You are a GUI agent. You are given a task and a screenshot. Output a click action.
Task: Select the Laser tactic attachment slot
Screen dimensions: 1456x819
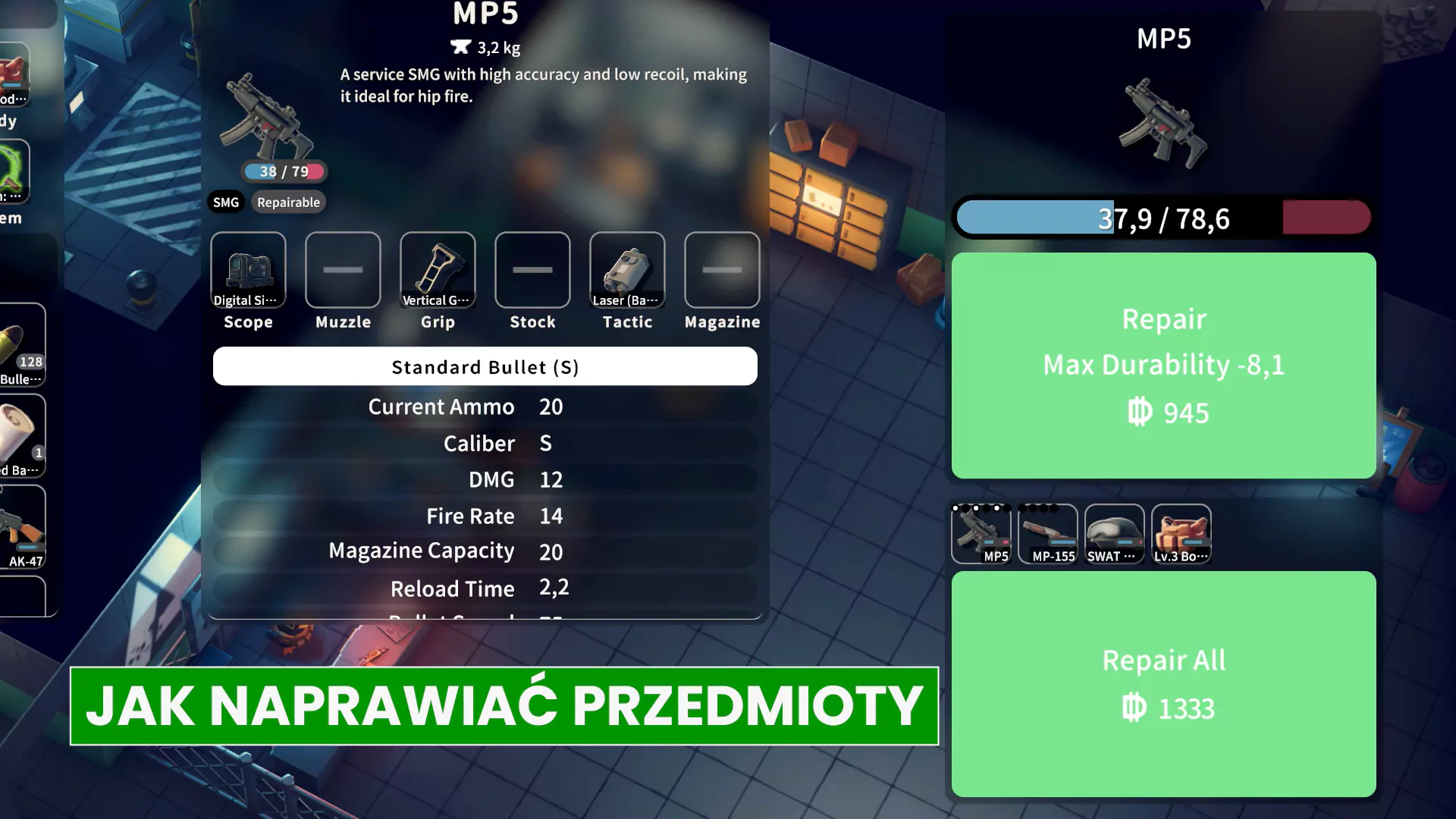click(x=627, y=271)
